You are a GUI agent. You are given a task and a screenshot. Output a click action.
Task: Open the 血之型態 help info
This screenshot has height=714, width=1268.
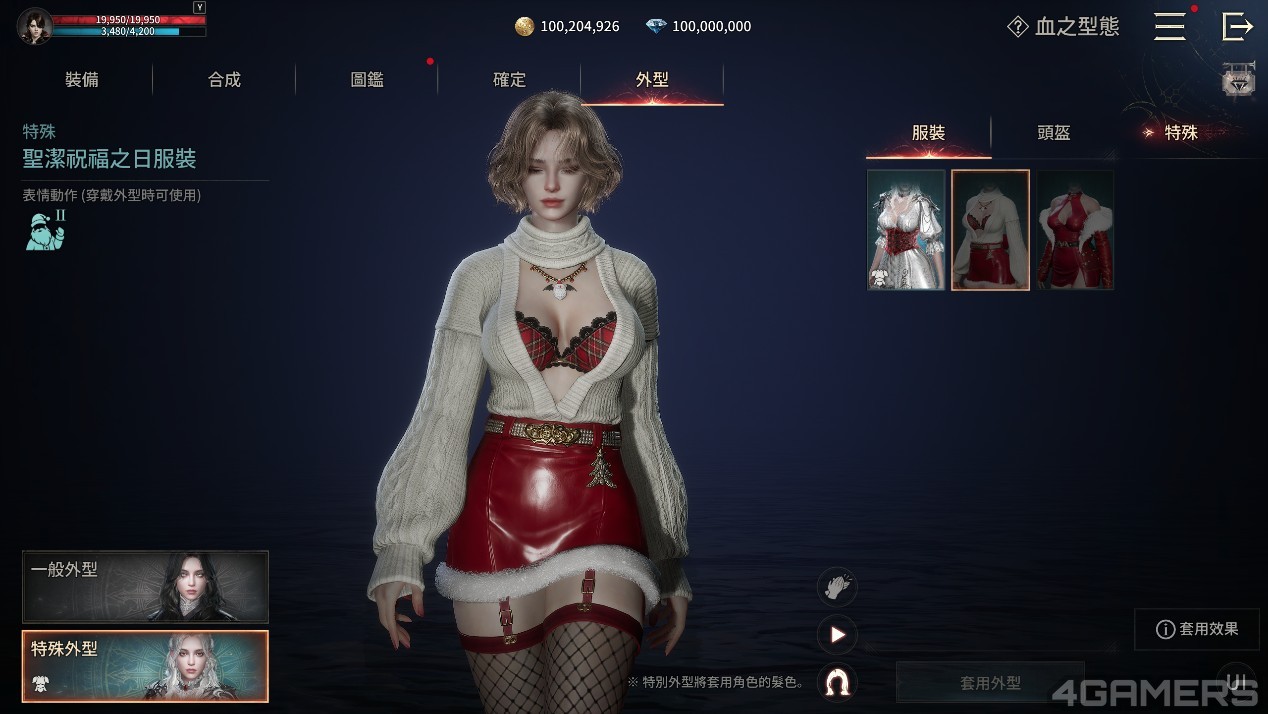(x=1063, y=27)
